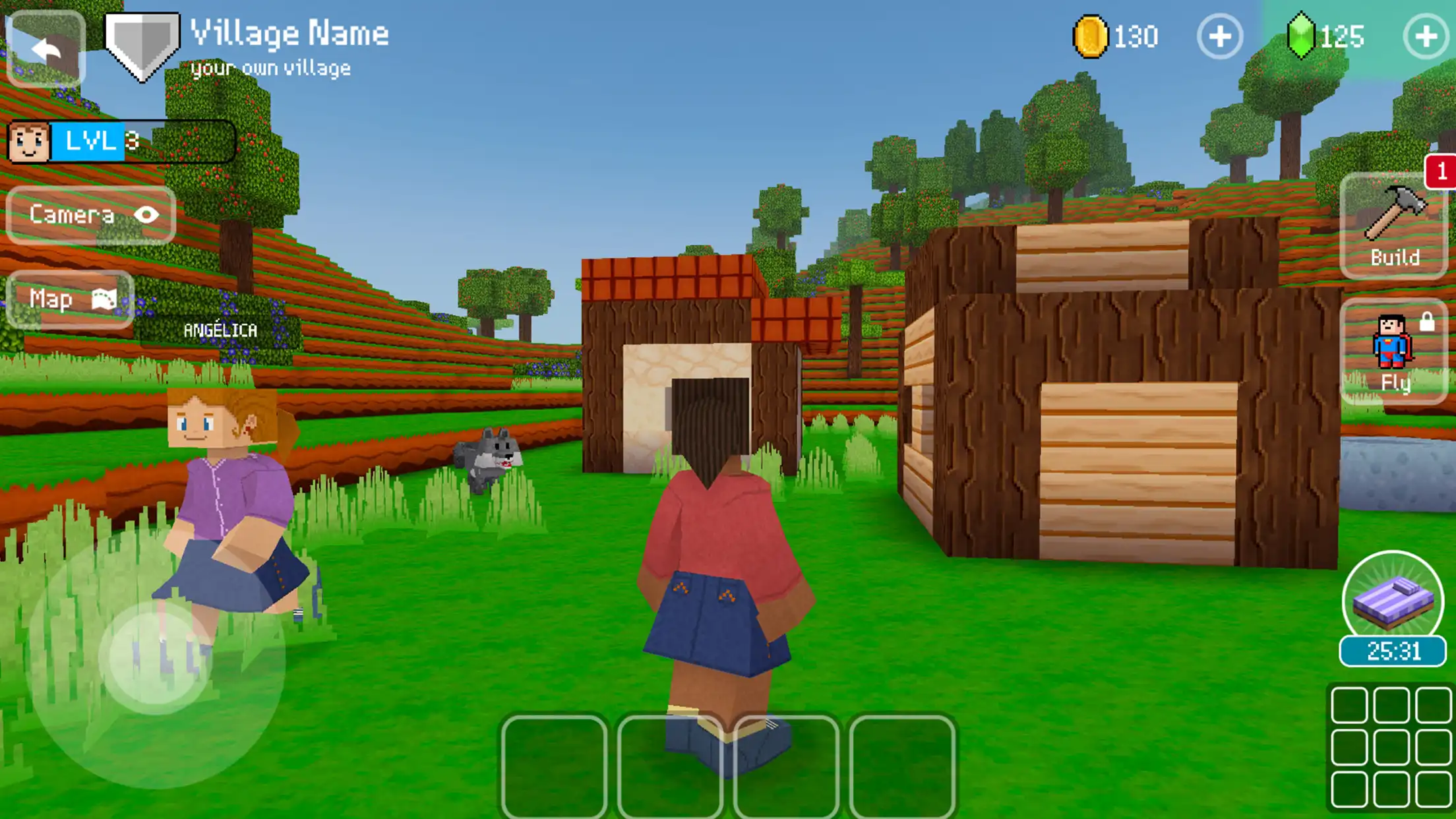Open the Map
The width and height of the screenshot is (1456, 819).
(66, 298)
